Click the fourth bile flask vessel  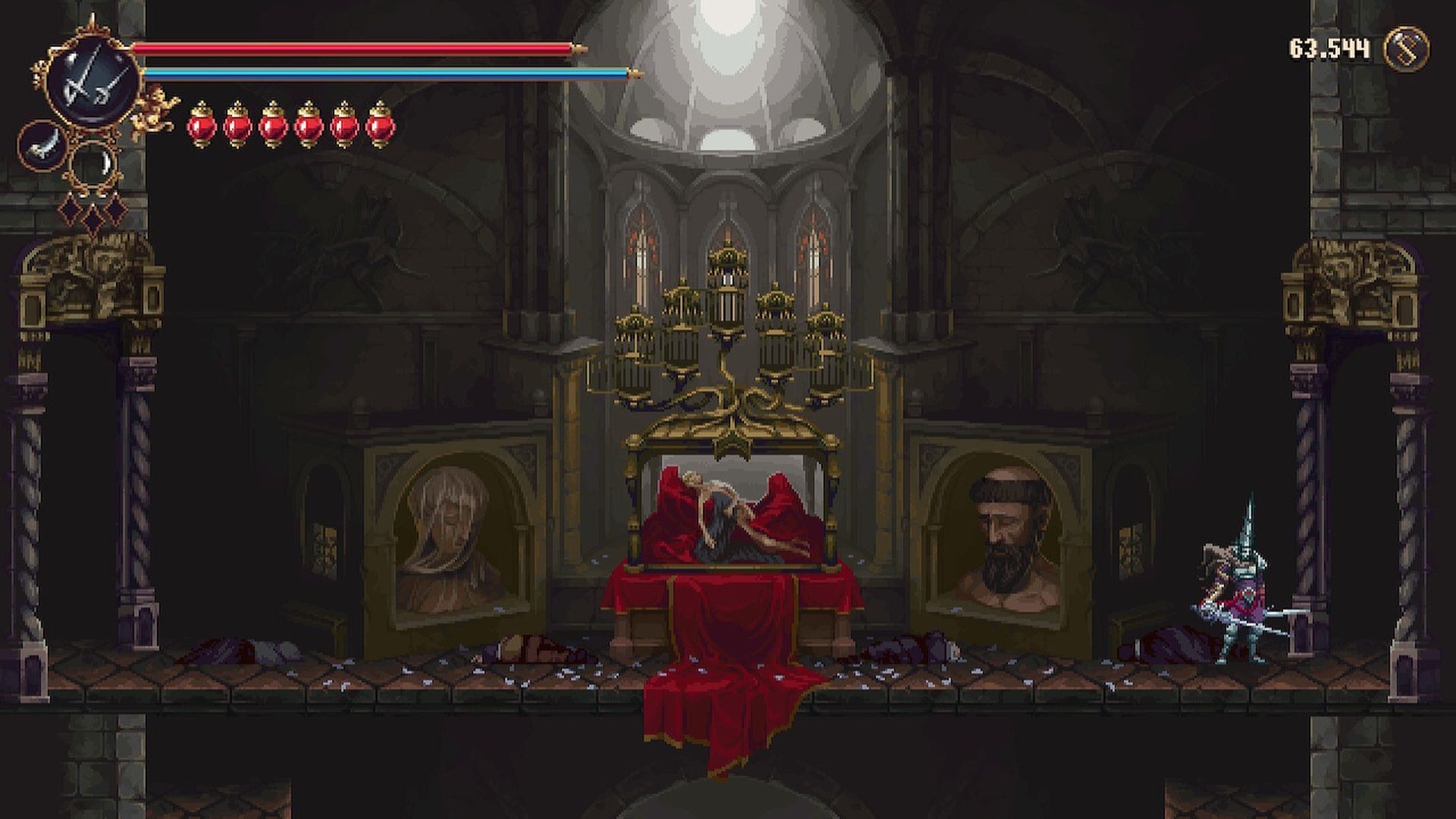(308, 126)
